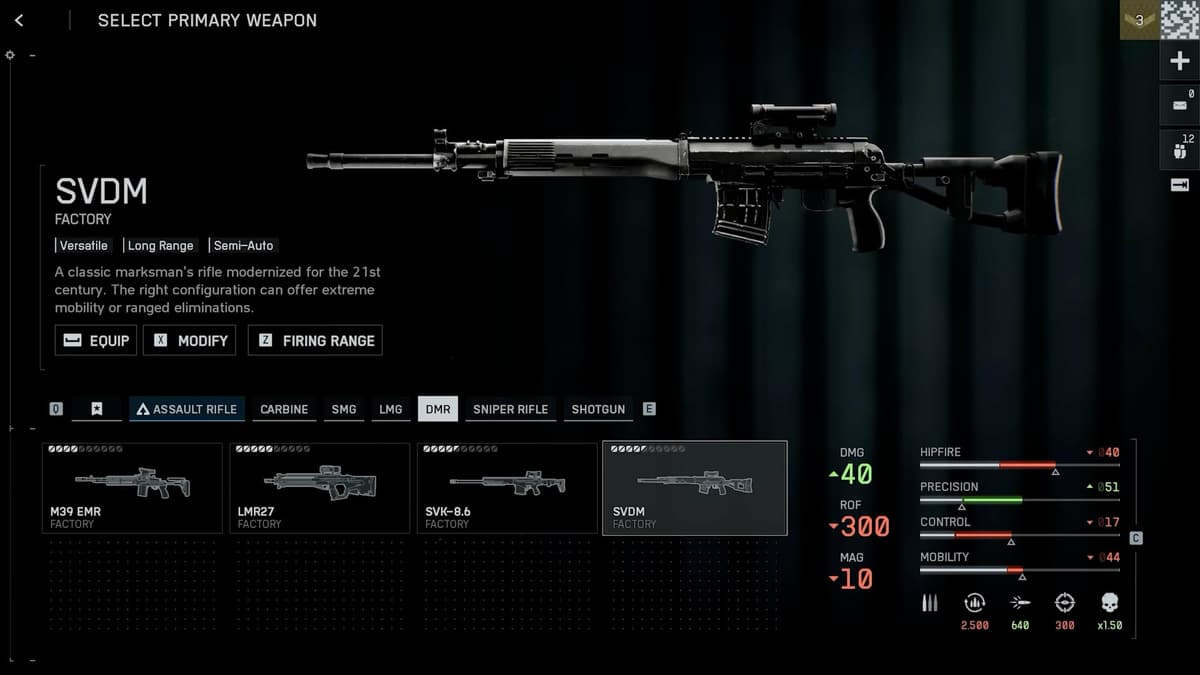
Task: Open the LMG weapon category
Action: pos(390,409)
